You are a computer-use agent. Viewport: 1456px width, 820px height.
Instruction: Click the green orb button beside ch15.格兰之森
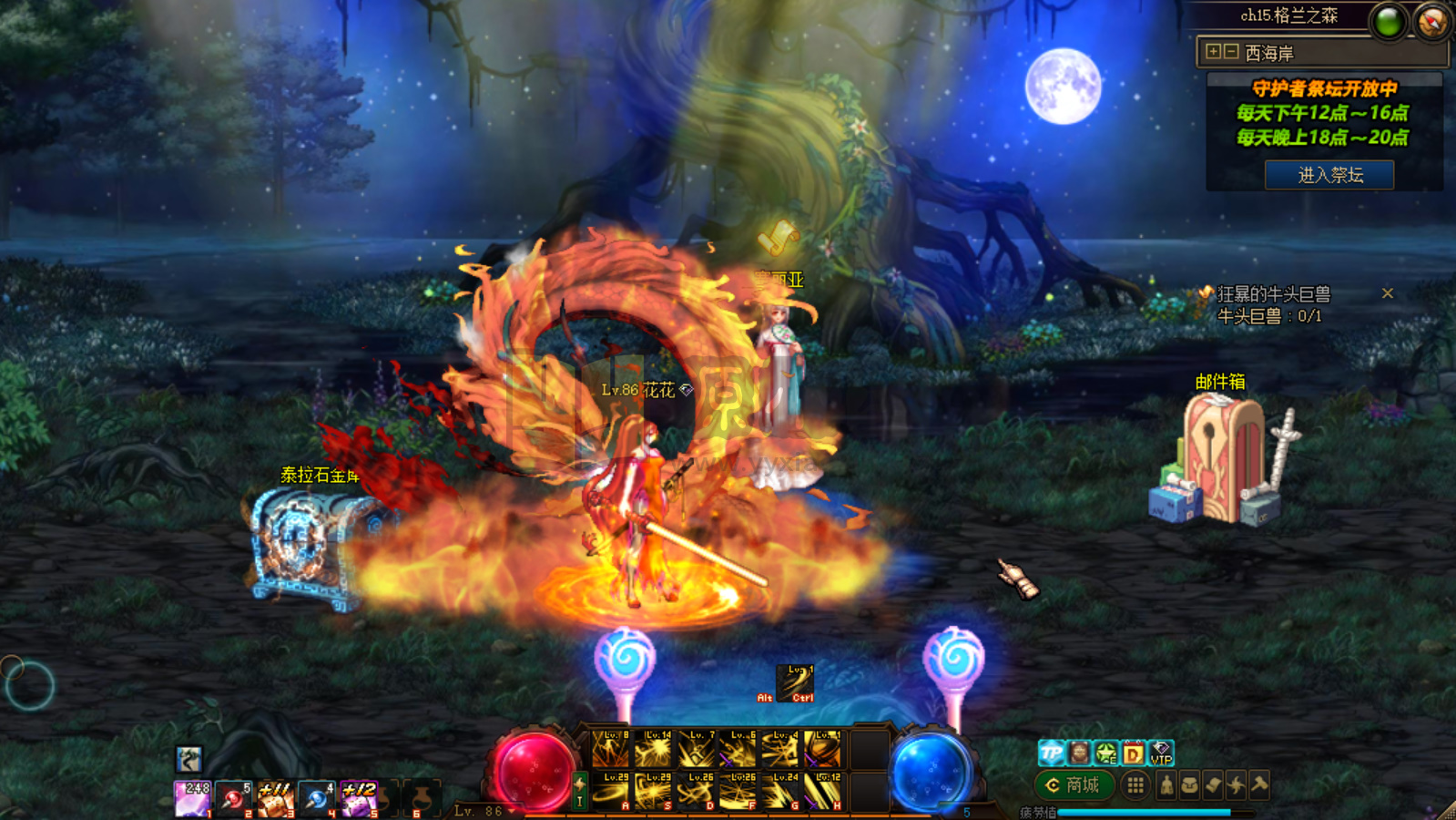[x=1389, y=22]
